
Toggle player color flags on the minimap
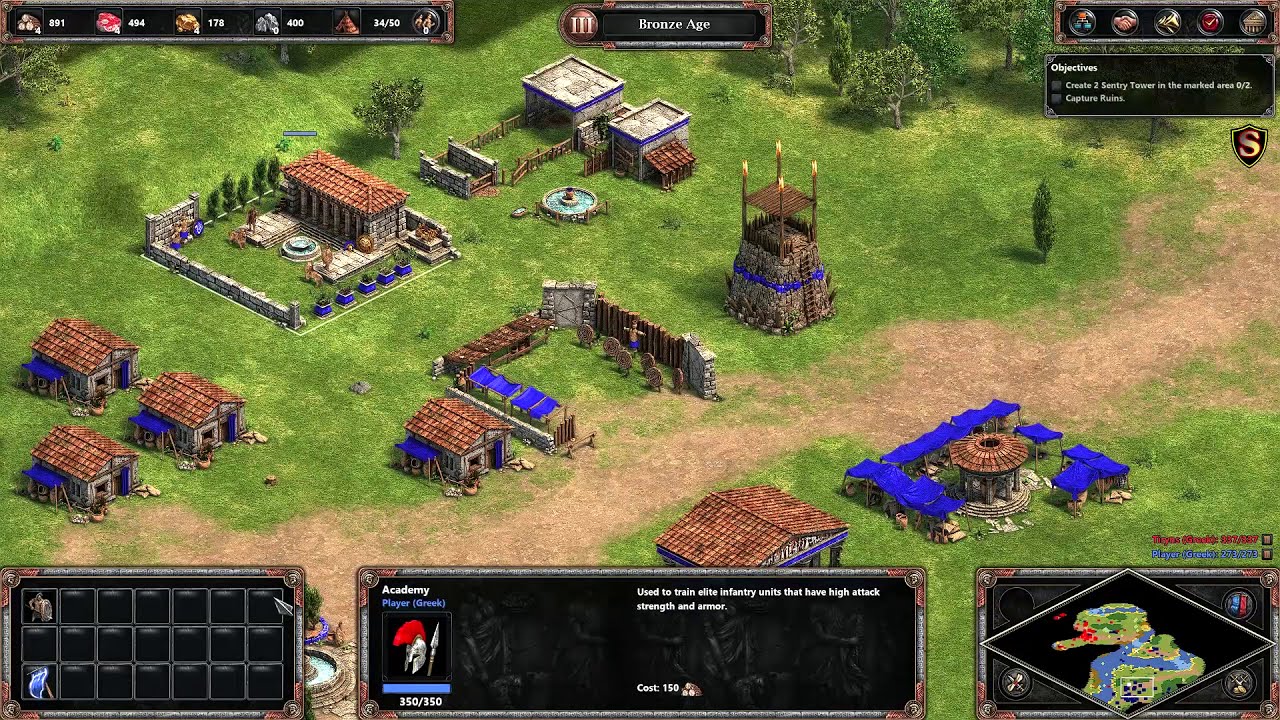[x=1239, y=605]
